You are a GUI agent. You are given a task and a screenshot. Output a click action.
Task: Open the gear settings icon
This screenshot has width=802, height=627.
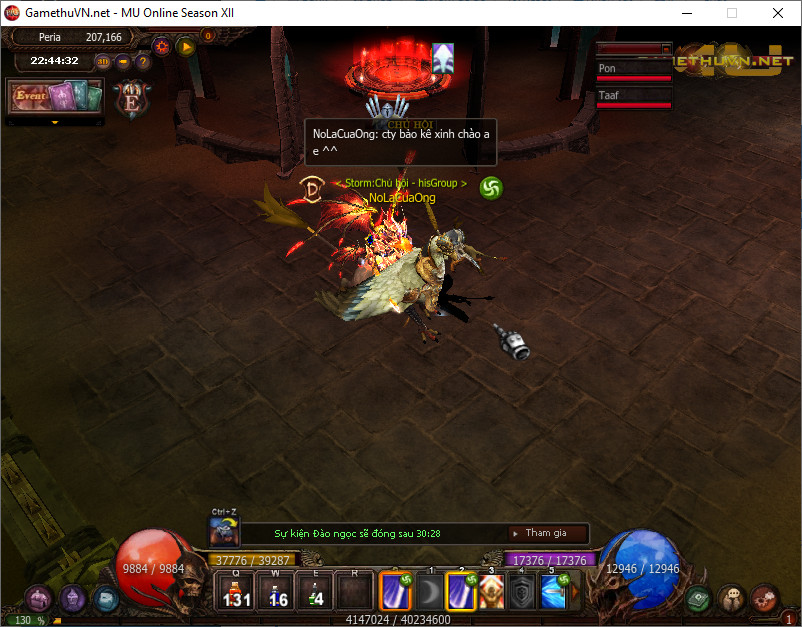click(161, 45)
